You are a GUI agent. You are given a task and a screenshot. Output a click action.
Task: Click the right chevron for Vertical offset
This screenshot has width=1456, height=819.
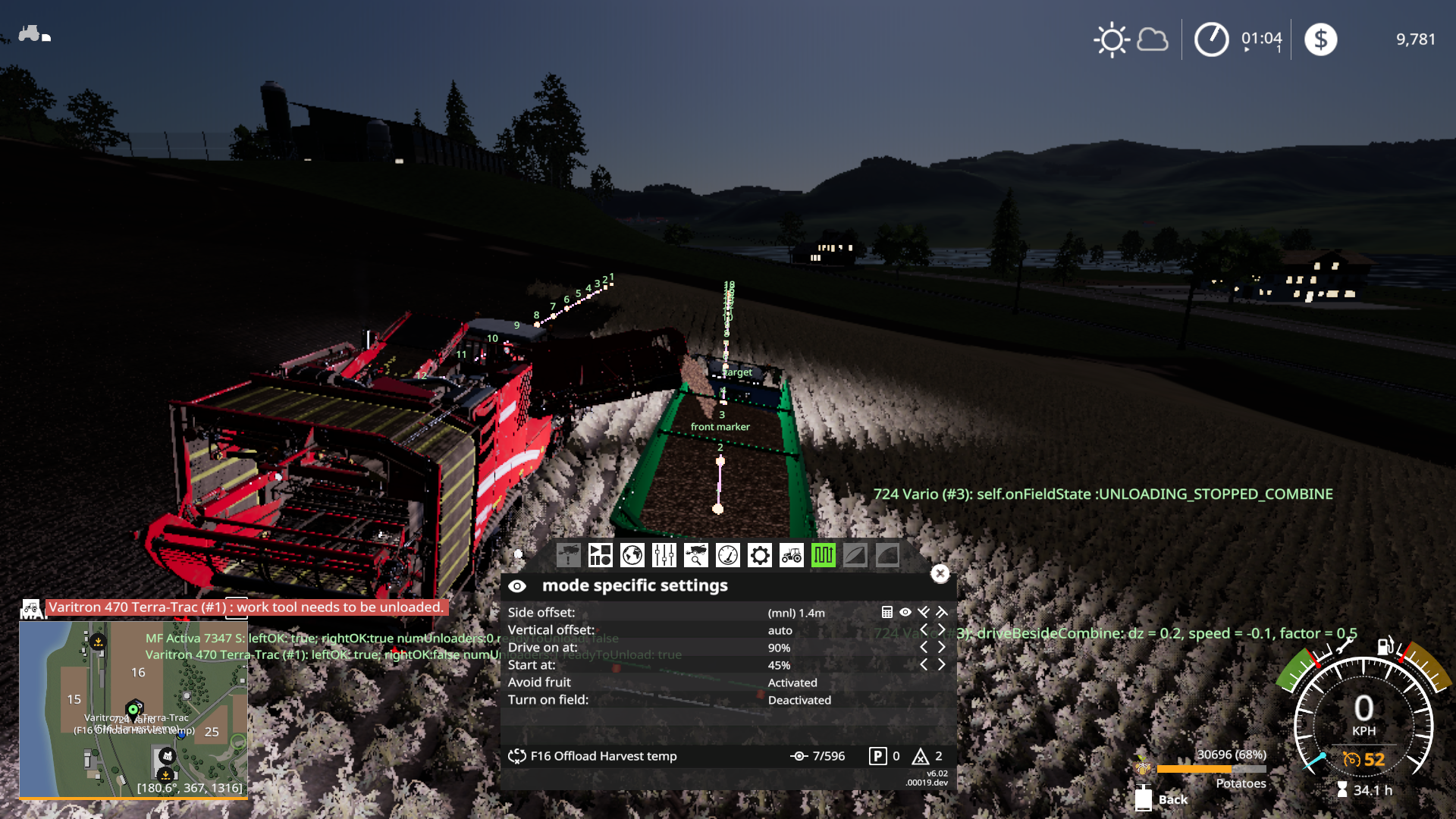point(942,629)
